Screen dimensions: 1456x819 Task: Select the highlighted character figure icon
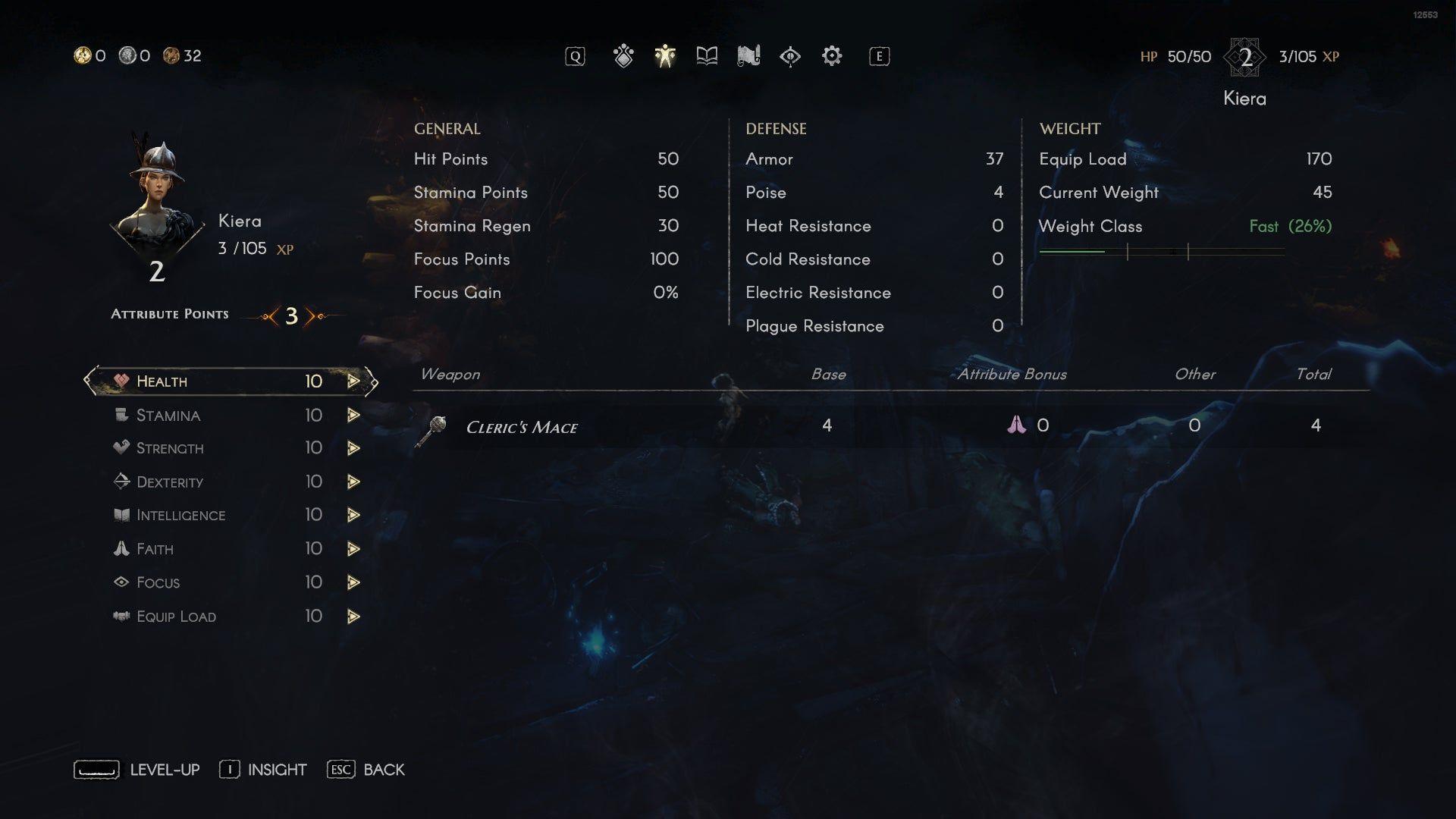tap(664, 56)
